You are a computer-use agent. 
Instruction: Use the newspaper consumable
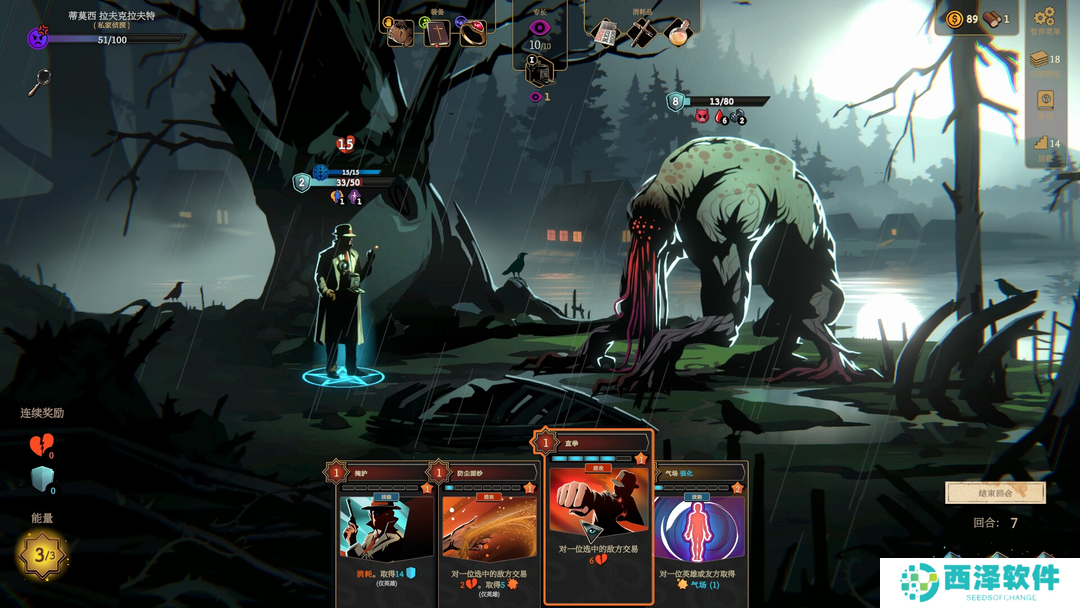point(605,32)
